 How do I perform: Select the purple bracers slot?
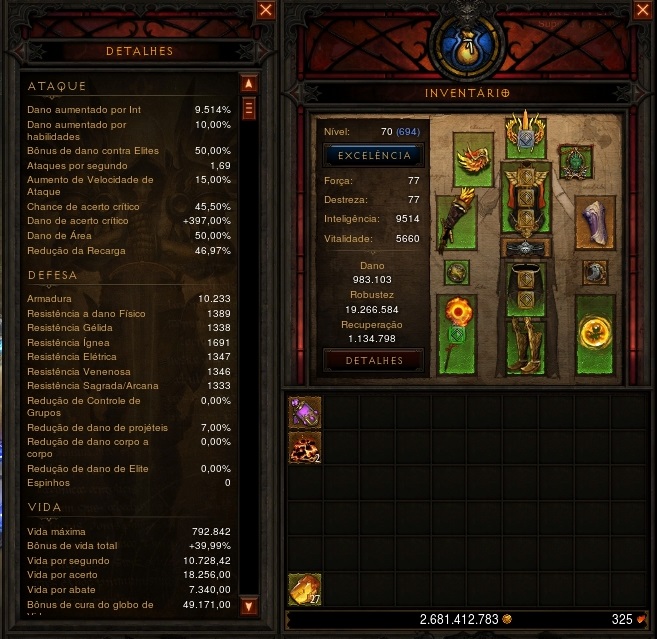596,220
